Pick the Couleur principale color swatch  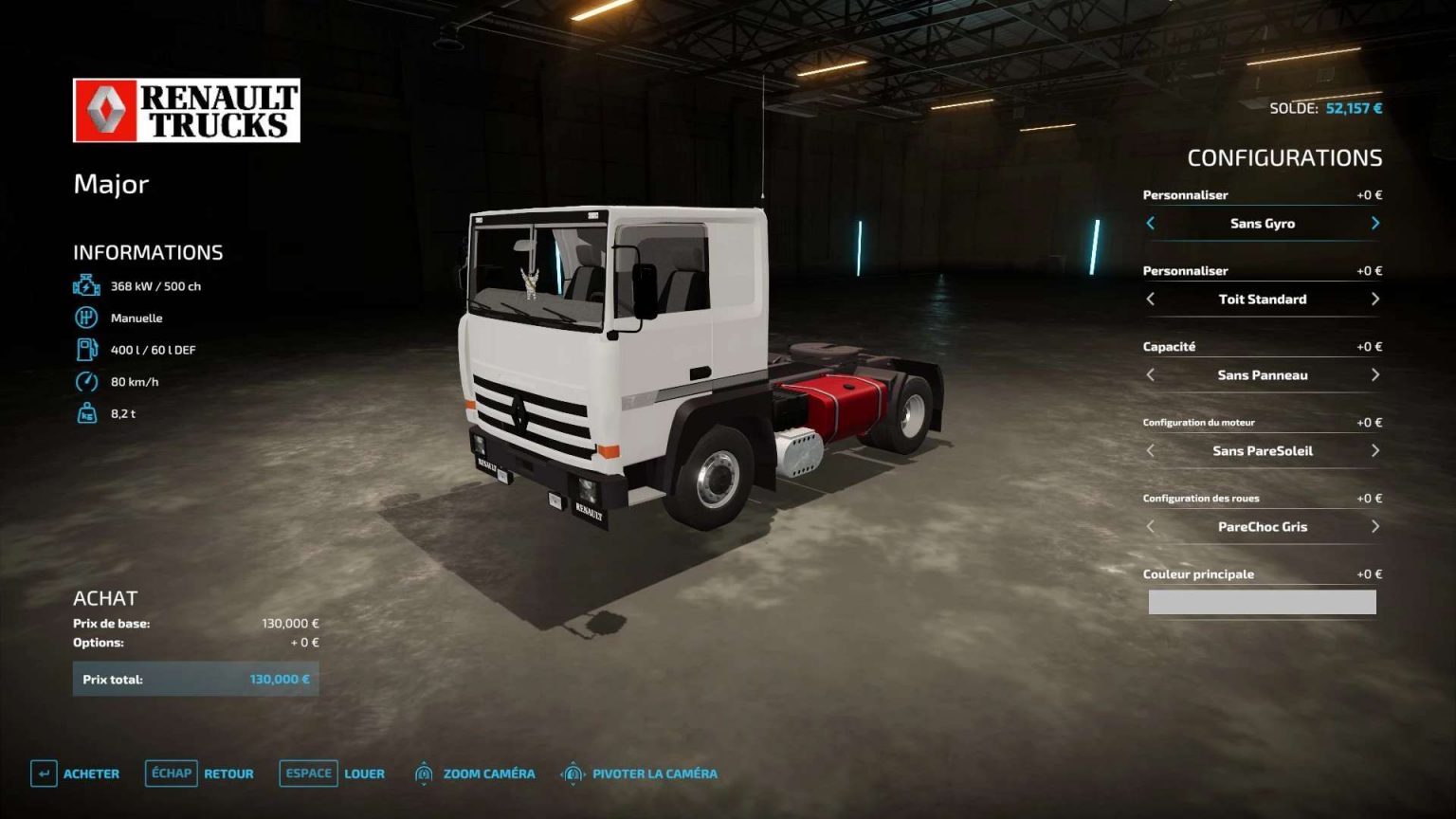(1262, 602)
